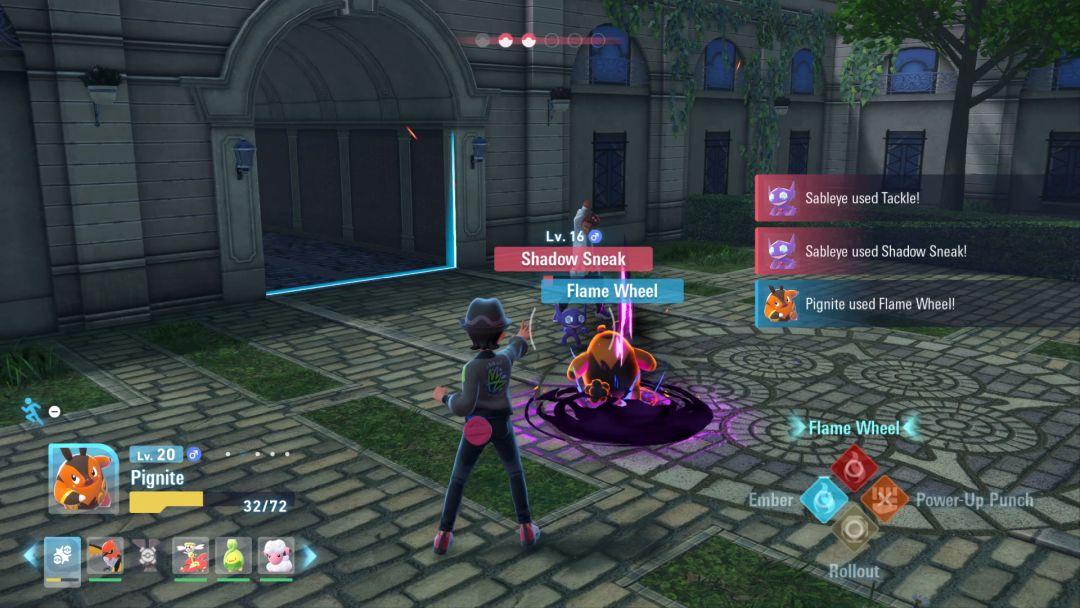The image size is (1080, 608).
Task: Open Pignite's portrait in the status panel
Action: point(83,478)
